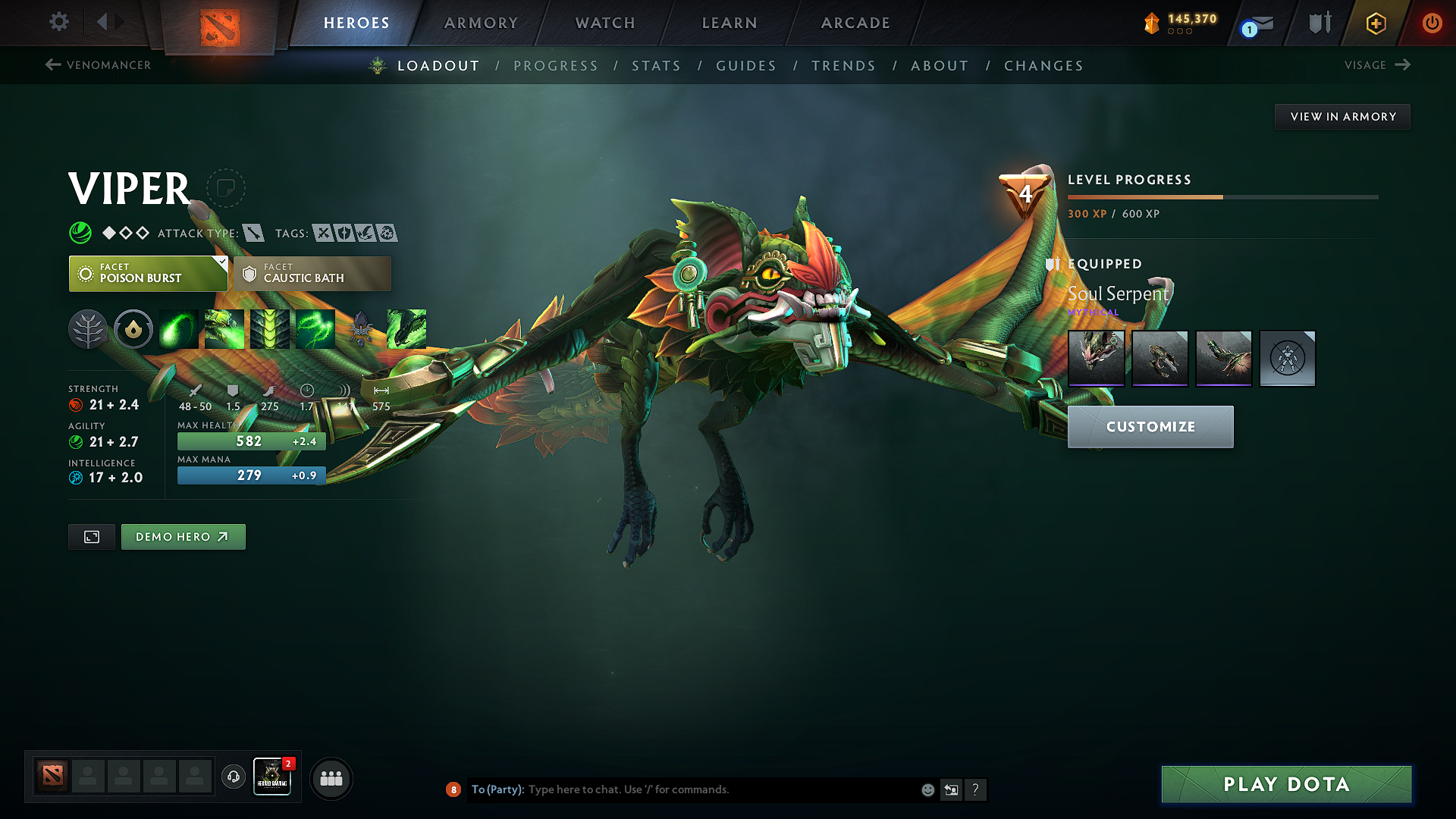Select Viper's Poison Attack ability icon
The width and height of the screenshot is (1456, 819).
point(178,329)
